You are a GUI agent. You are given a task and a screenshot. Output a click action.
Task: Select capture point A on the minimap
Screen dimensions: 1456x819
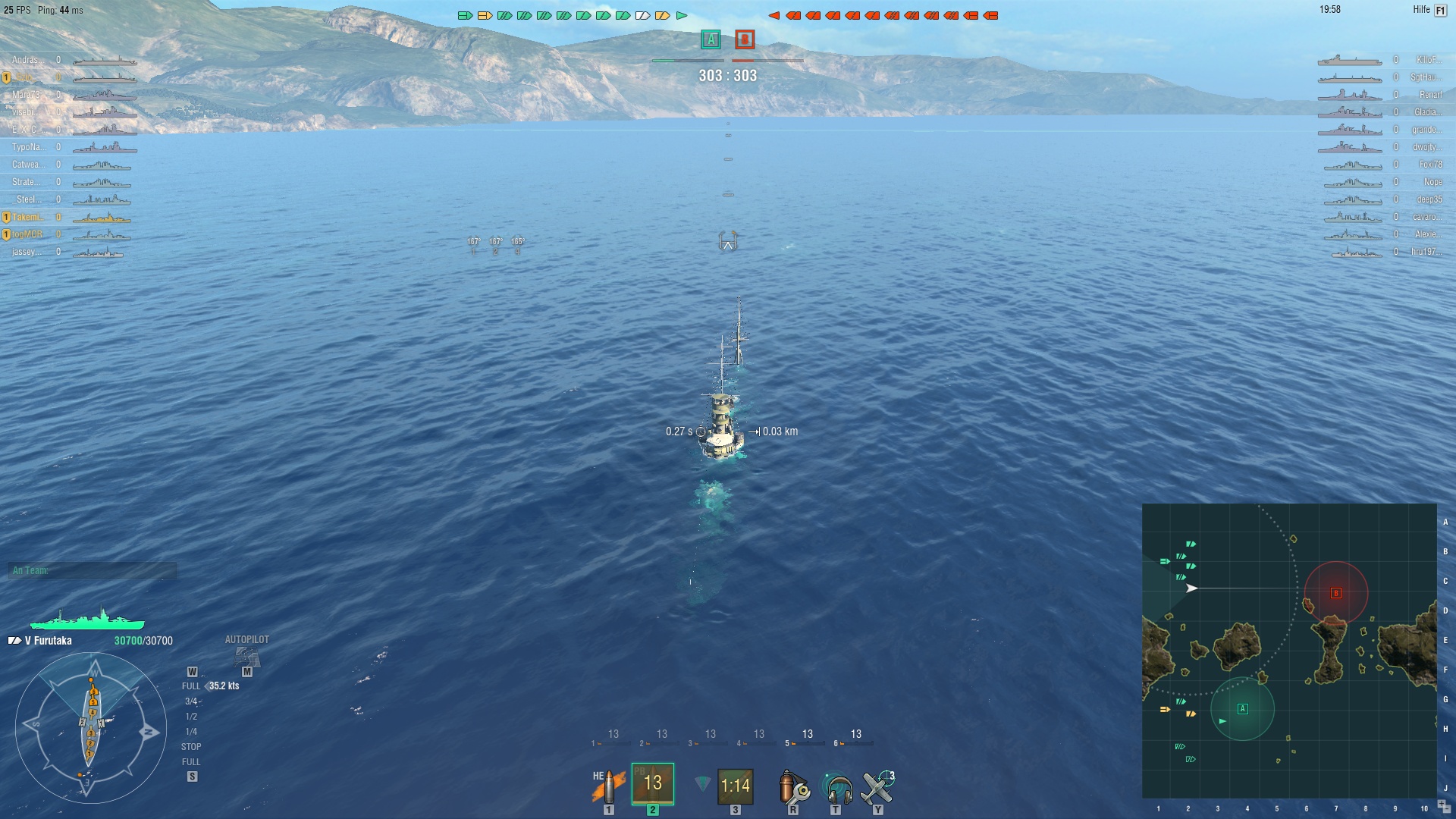[1242, 709]
